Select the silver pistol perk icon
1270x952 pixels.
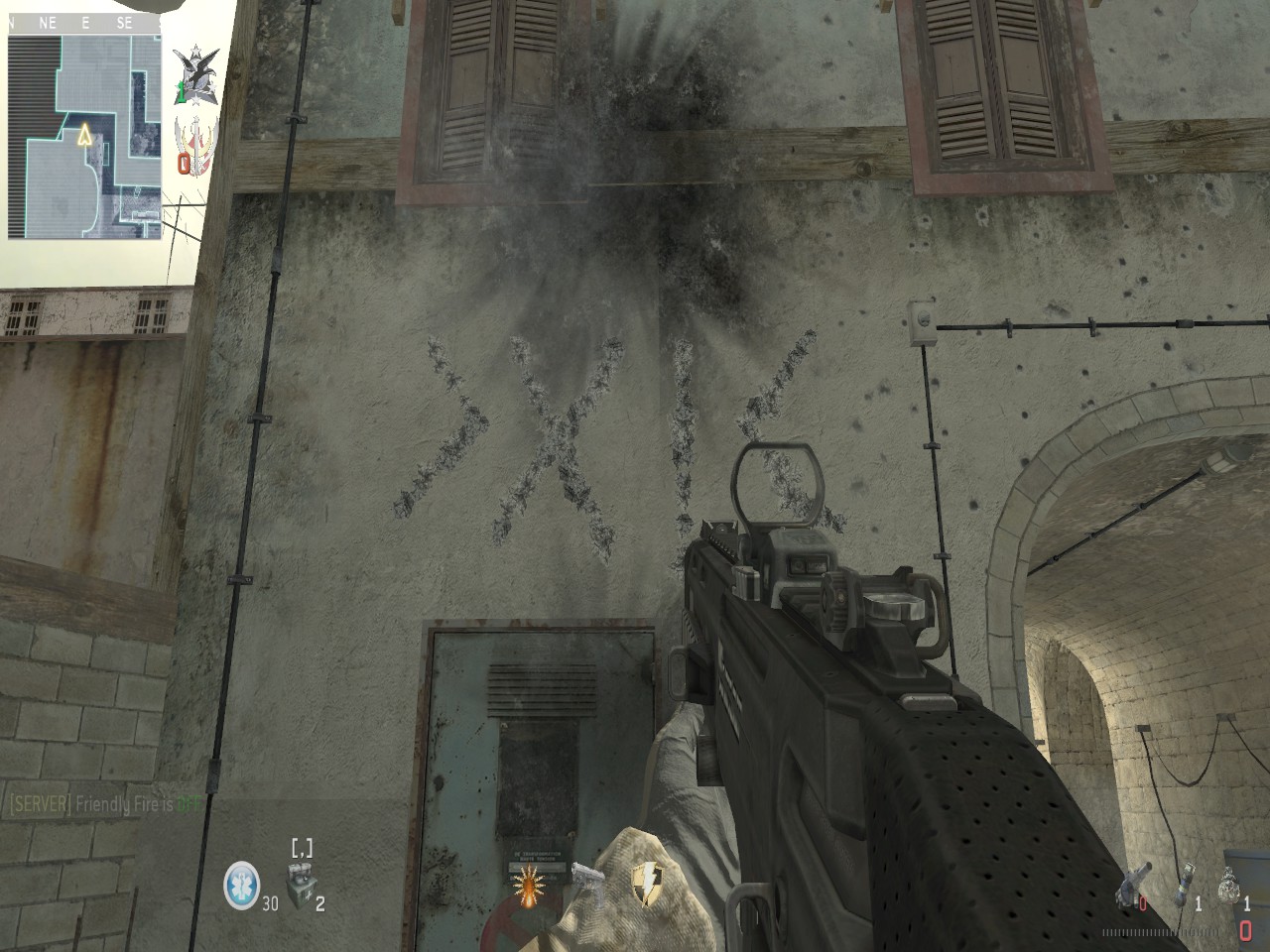584,877
